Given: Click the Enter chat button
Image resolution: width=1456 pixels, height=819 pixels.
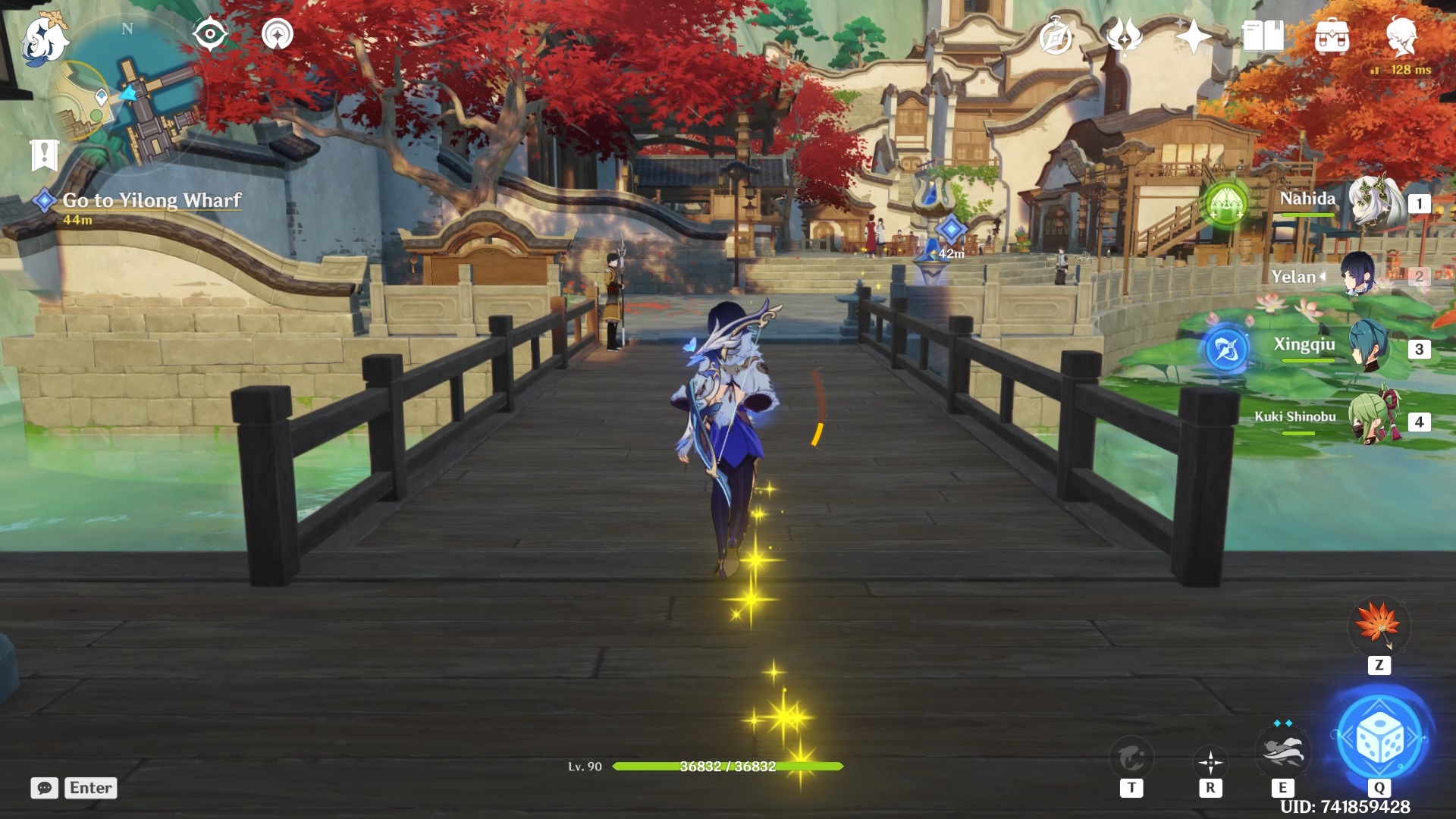Looking at the screenshot, I should [x=90, y=788].
